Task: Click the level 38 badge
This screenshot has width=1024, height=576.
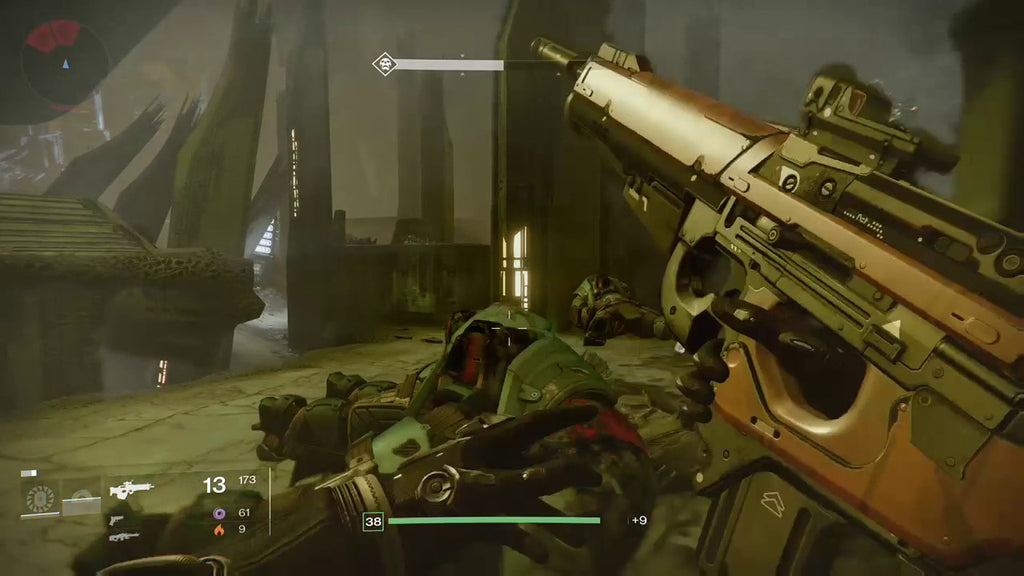Action: (x=374, y=520)
